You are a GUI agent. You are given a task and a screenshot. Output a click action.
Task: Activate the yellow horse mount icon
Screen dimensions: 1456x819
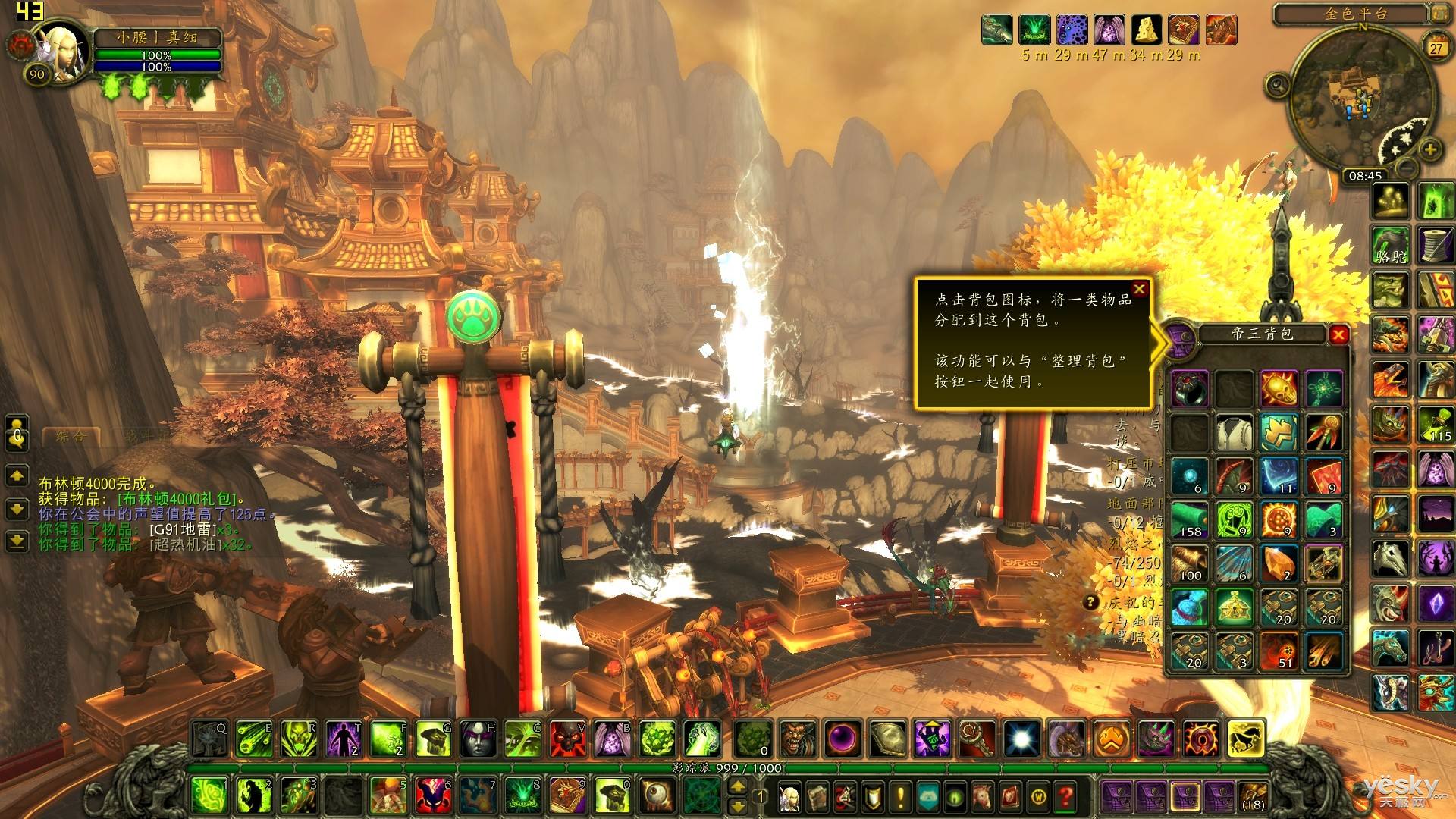point(1245,738)
